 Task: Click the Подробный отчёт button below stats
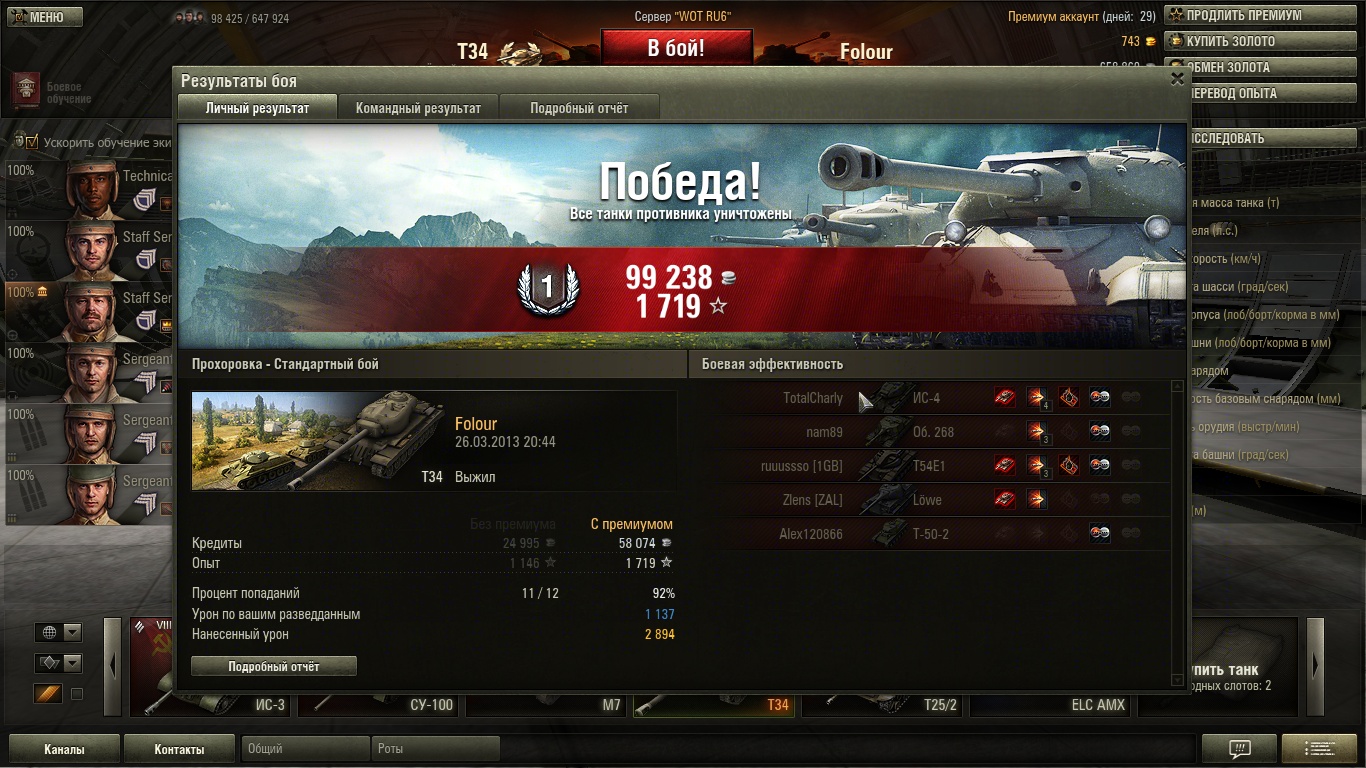click(x=273, y=666)
